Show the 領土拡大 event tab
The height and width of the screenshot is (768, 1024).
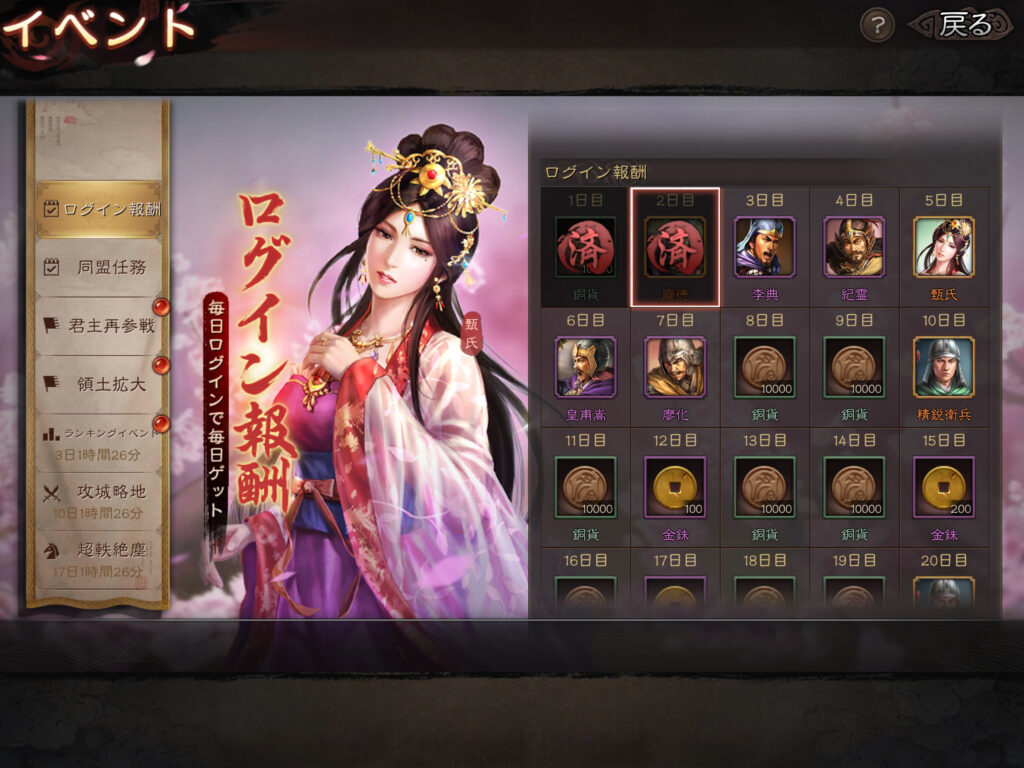(99, 383)
